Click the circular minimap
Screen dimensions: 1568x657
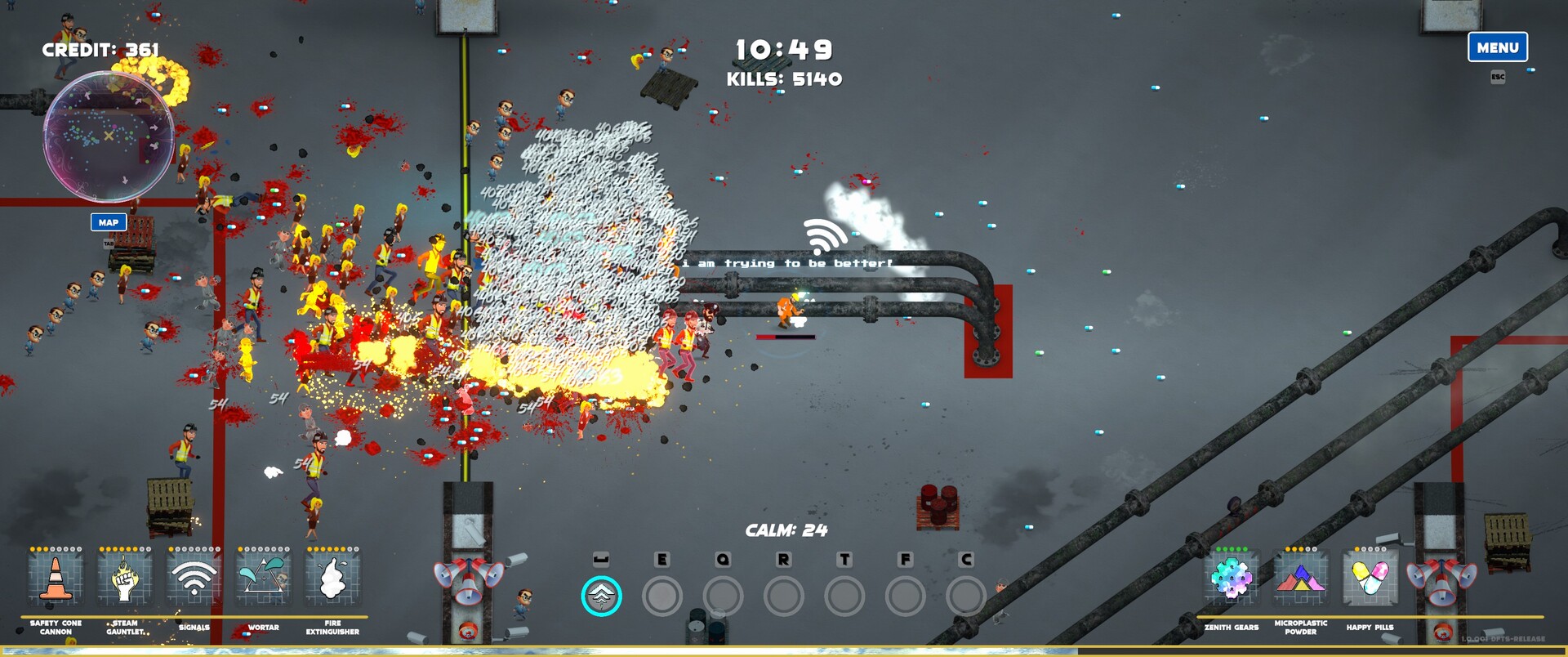109,136
